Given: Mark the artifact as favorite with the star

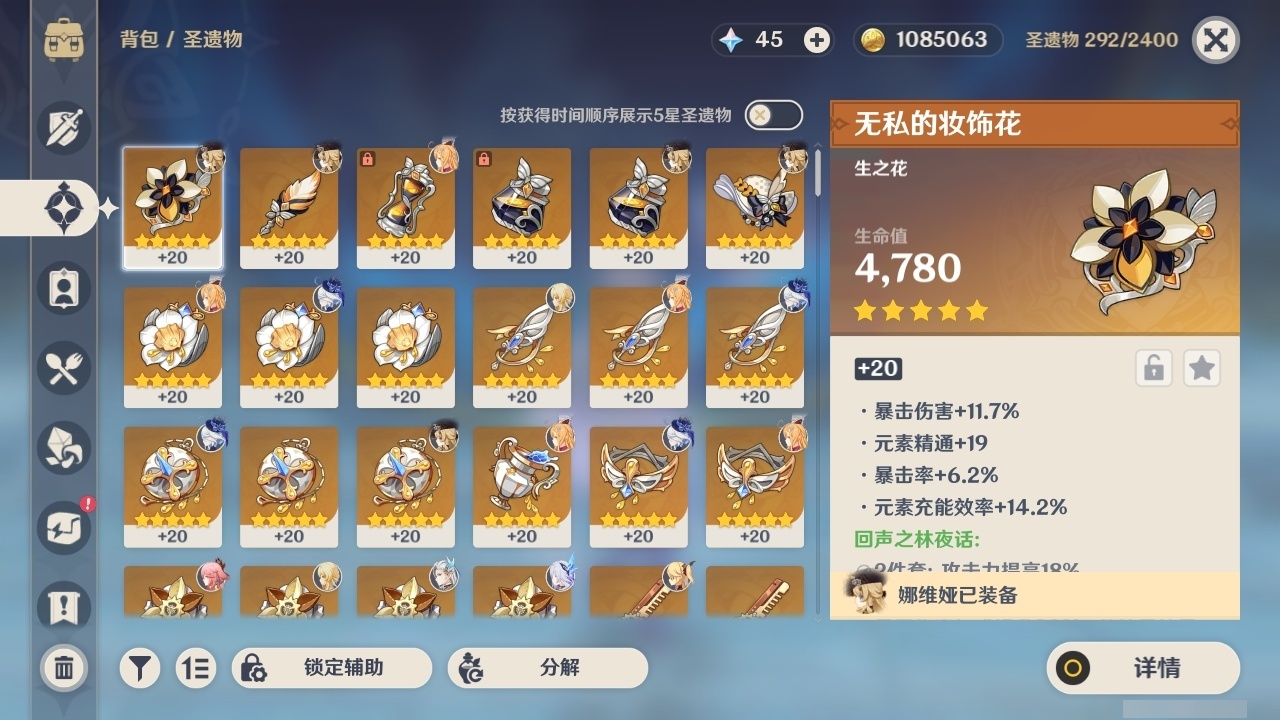Looking at the screenshot, I should point(1201,368).
